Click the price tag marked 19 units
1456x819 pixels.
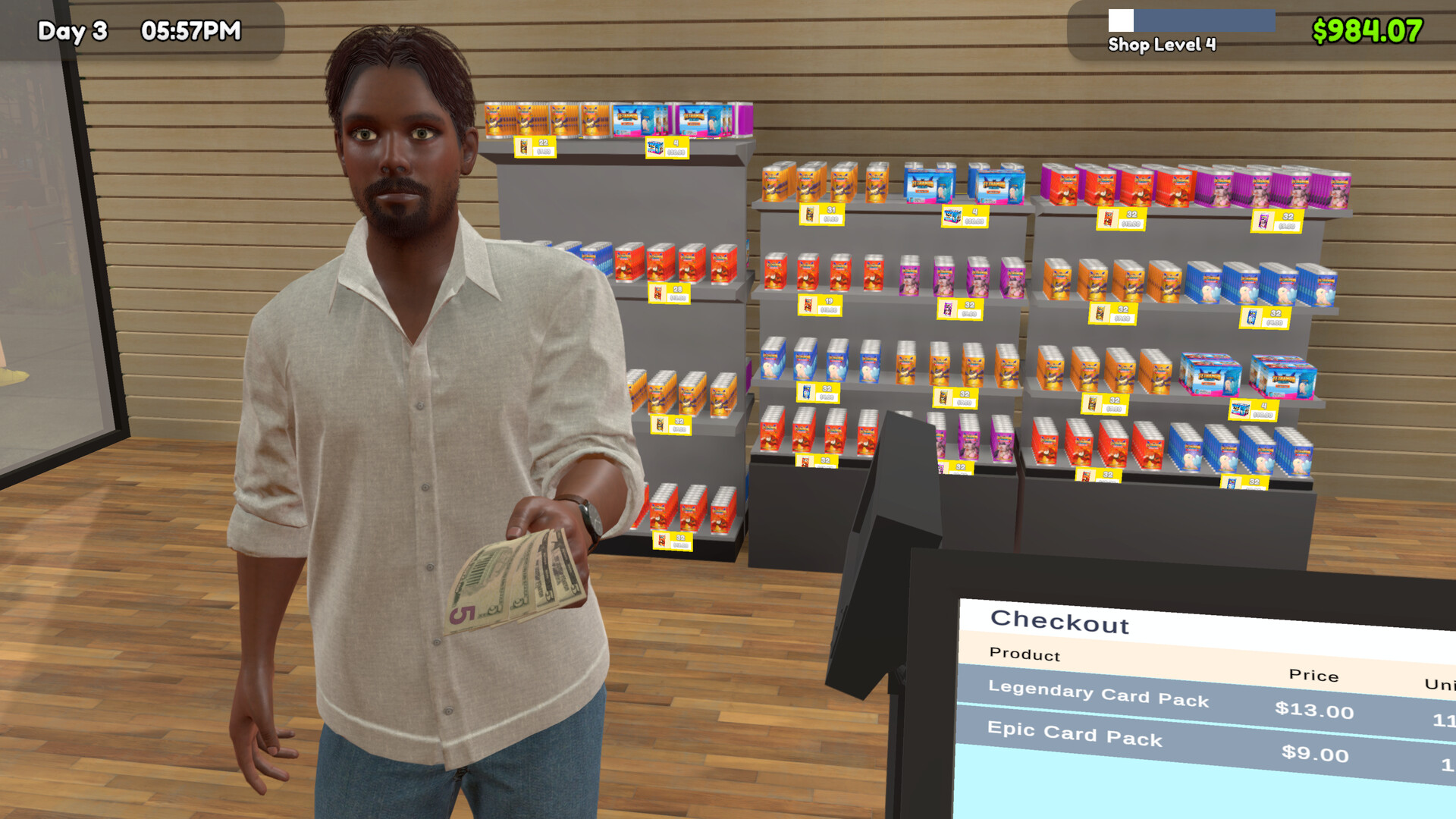coord(819,306)
